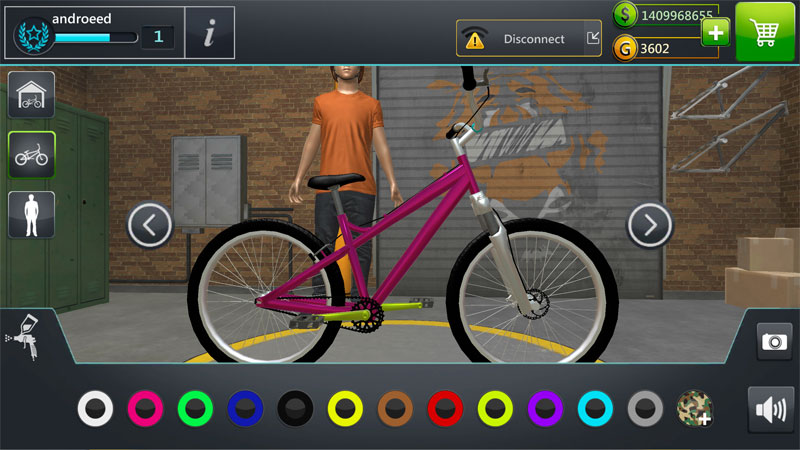The height and width of the screenshot is (450, 800).
Task: Choose the purple paint color
Action: 546,408
